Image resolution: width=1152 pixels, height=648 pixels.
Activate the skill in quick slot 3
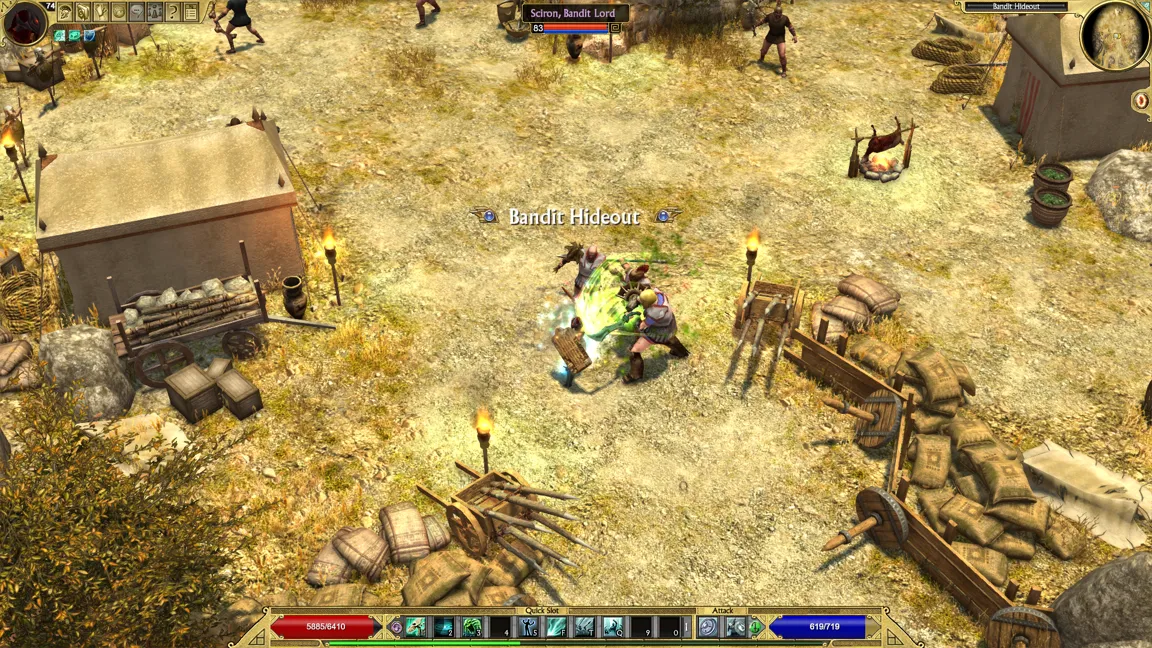click(472, 627)
